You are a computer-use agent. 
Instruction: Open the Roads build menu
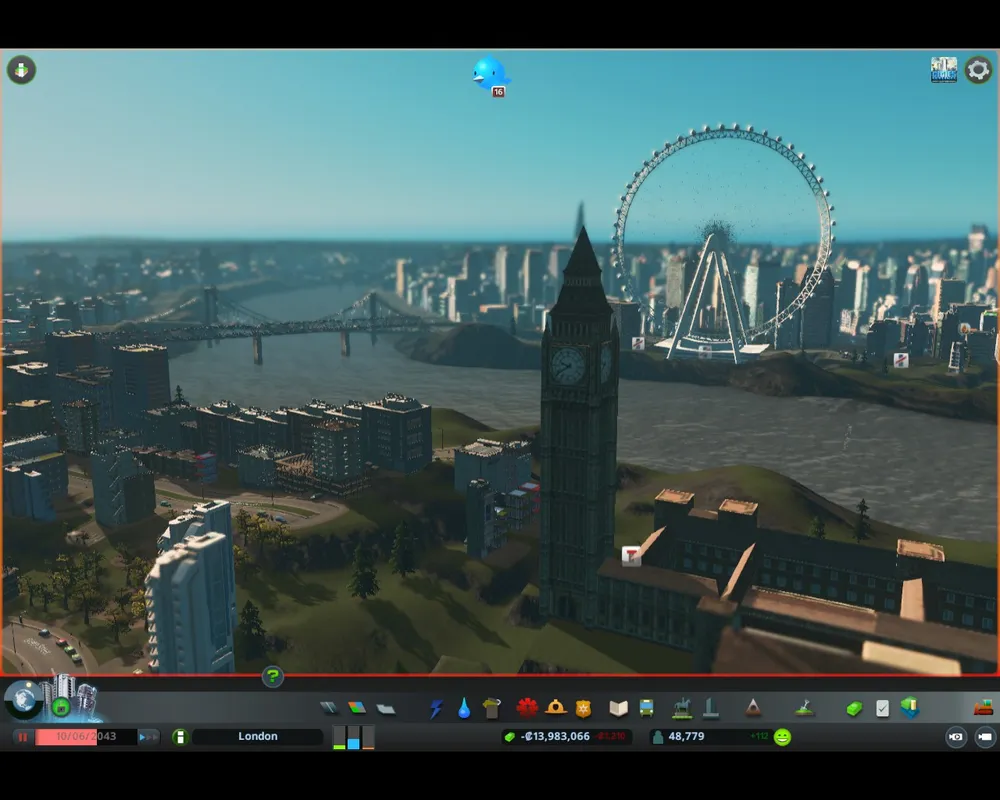click(x=329, y=708)
